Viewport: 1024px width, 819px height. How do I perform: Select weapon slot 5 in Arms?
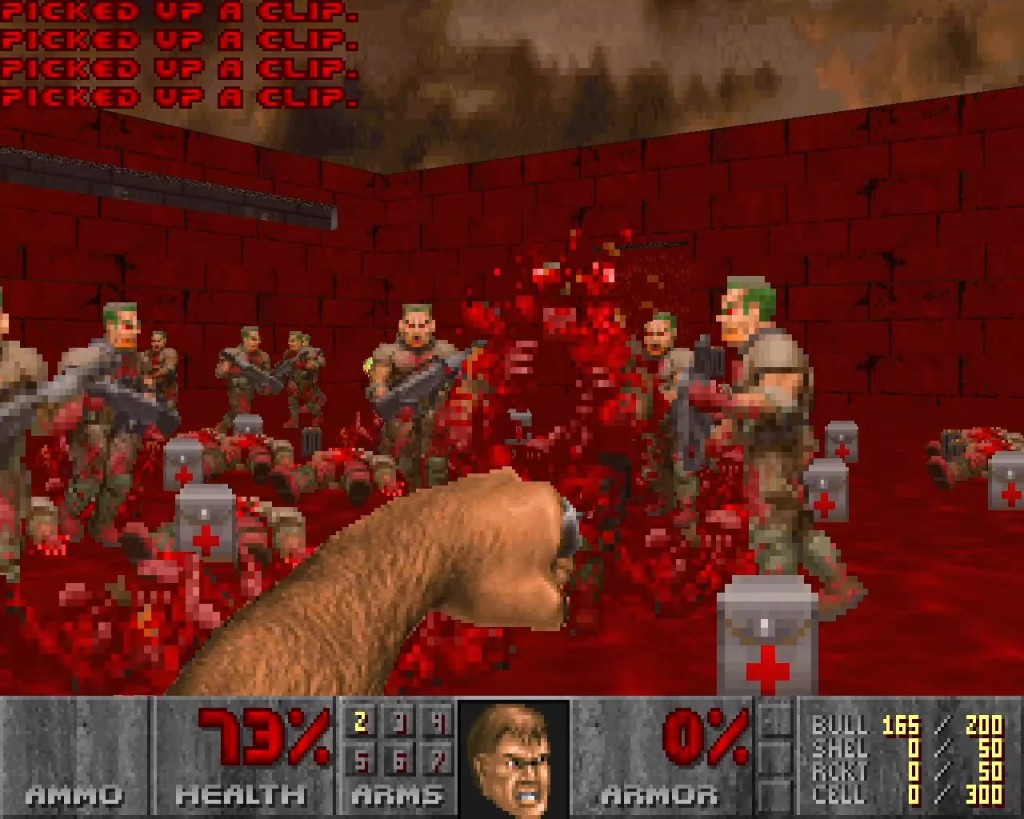[361, 762]
